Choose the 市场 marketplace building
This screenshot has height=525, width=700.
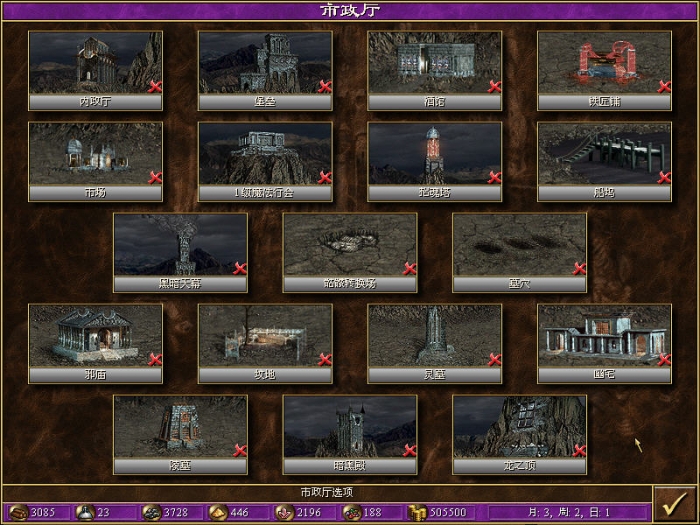95,154
